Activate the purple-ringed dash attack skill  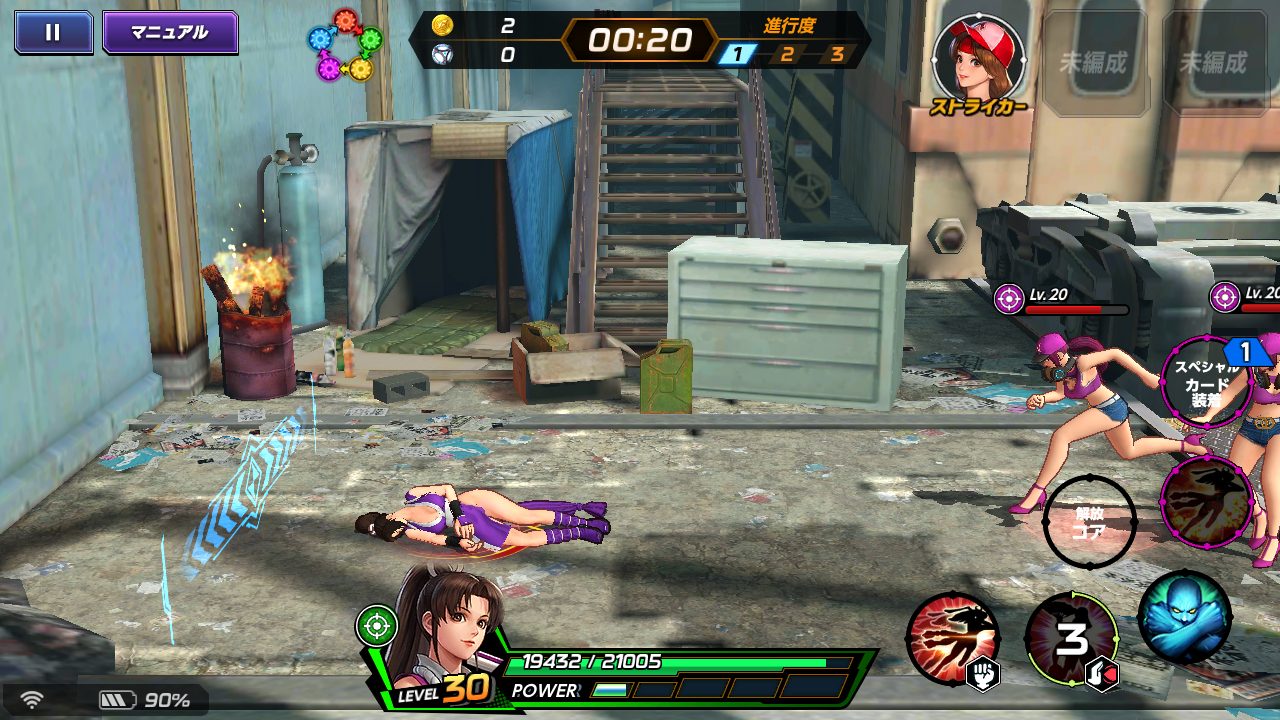coord(1207,502)
